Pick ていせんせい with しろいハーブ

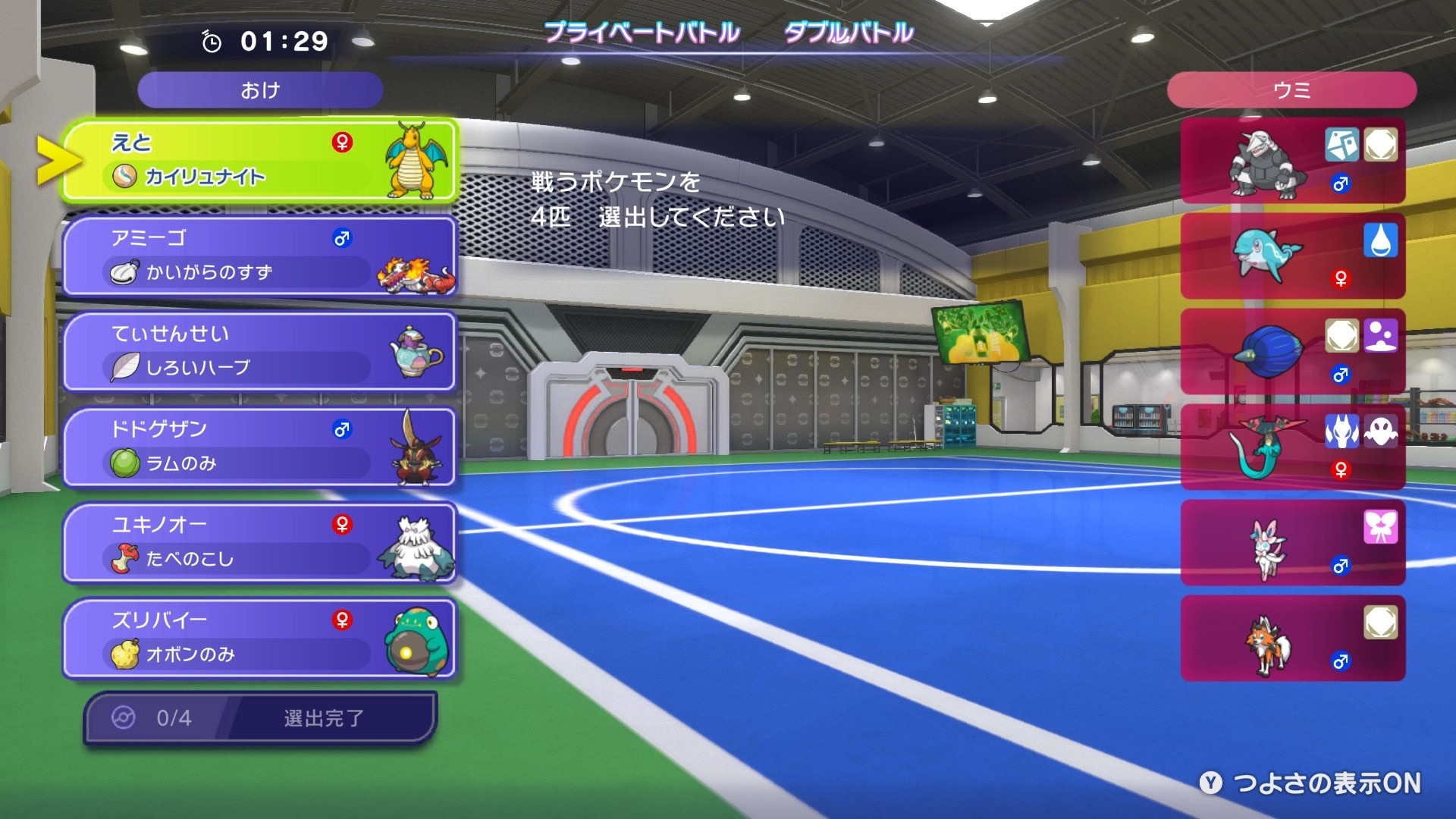(x=259, y=351)
